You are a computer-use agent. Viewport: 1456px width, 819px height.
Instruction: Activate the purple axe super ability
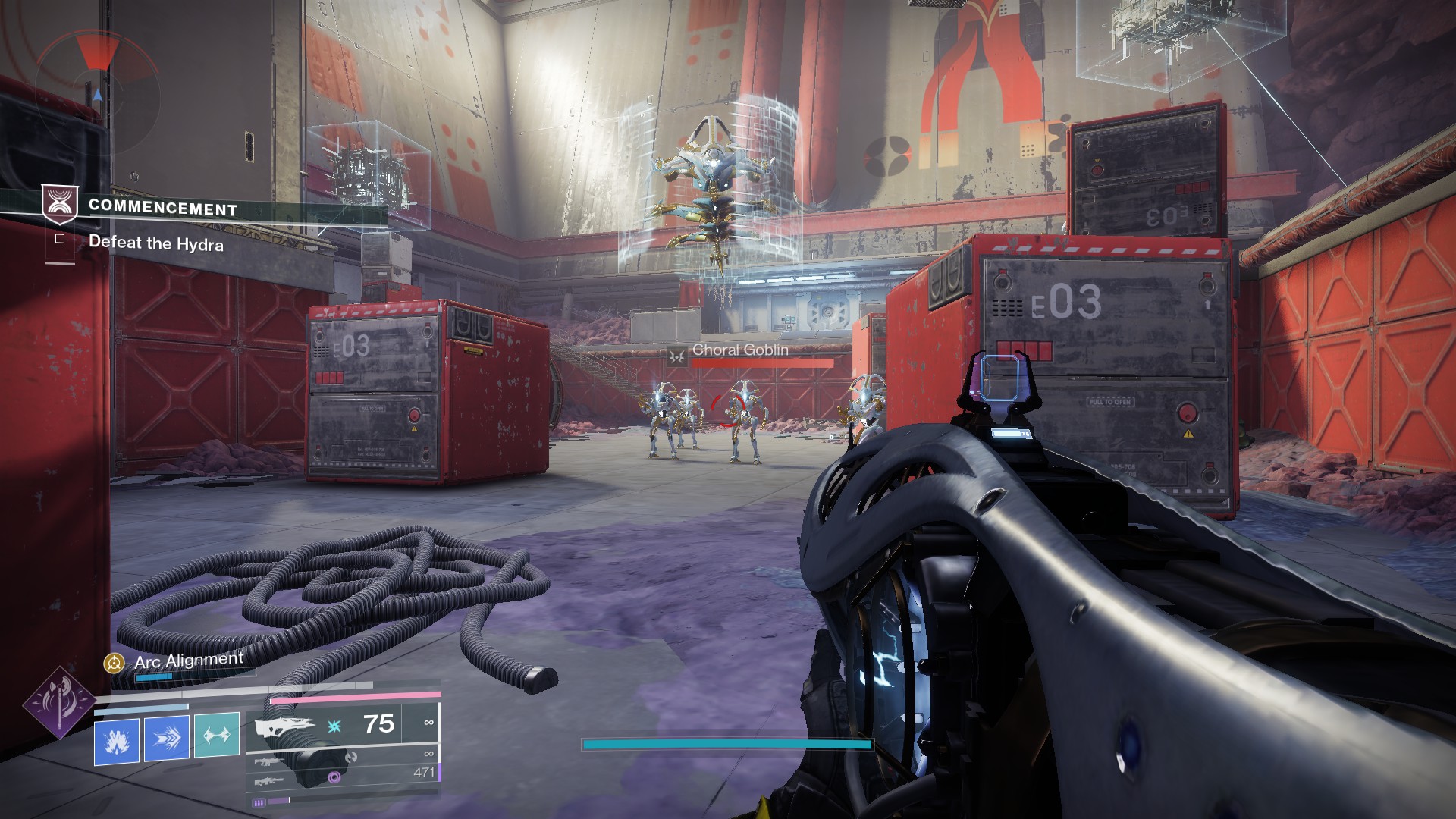click(x=58, y=702)
